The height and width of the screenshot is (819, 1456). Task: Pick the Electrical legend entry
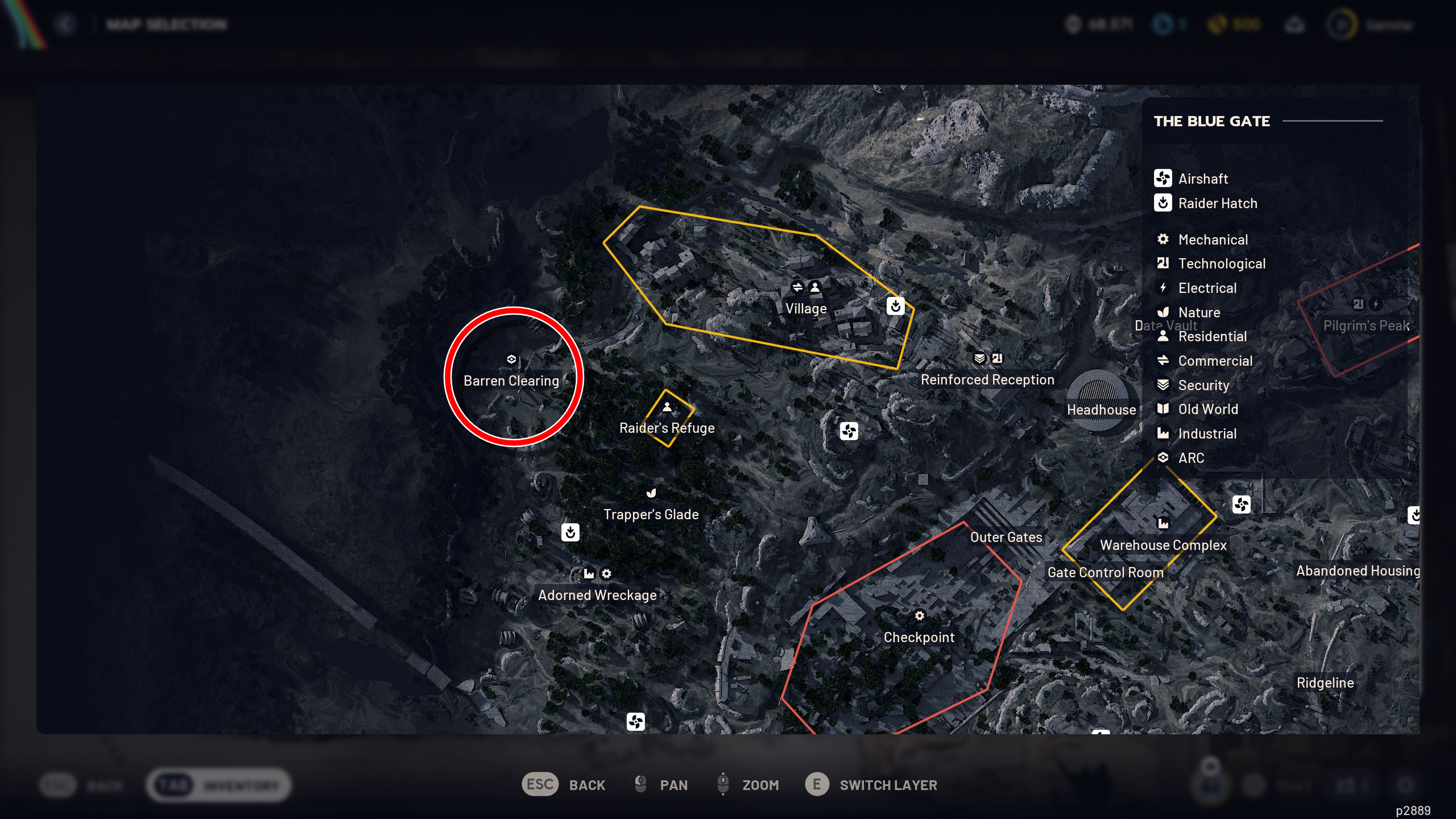(x=1207, y=288)
